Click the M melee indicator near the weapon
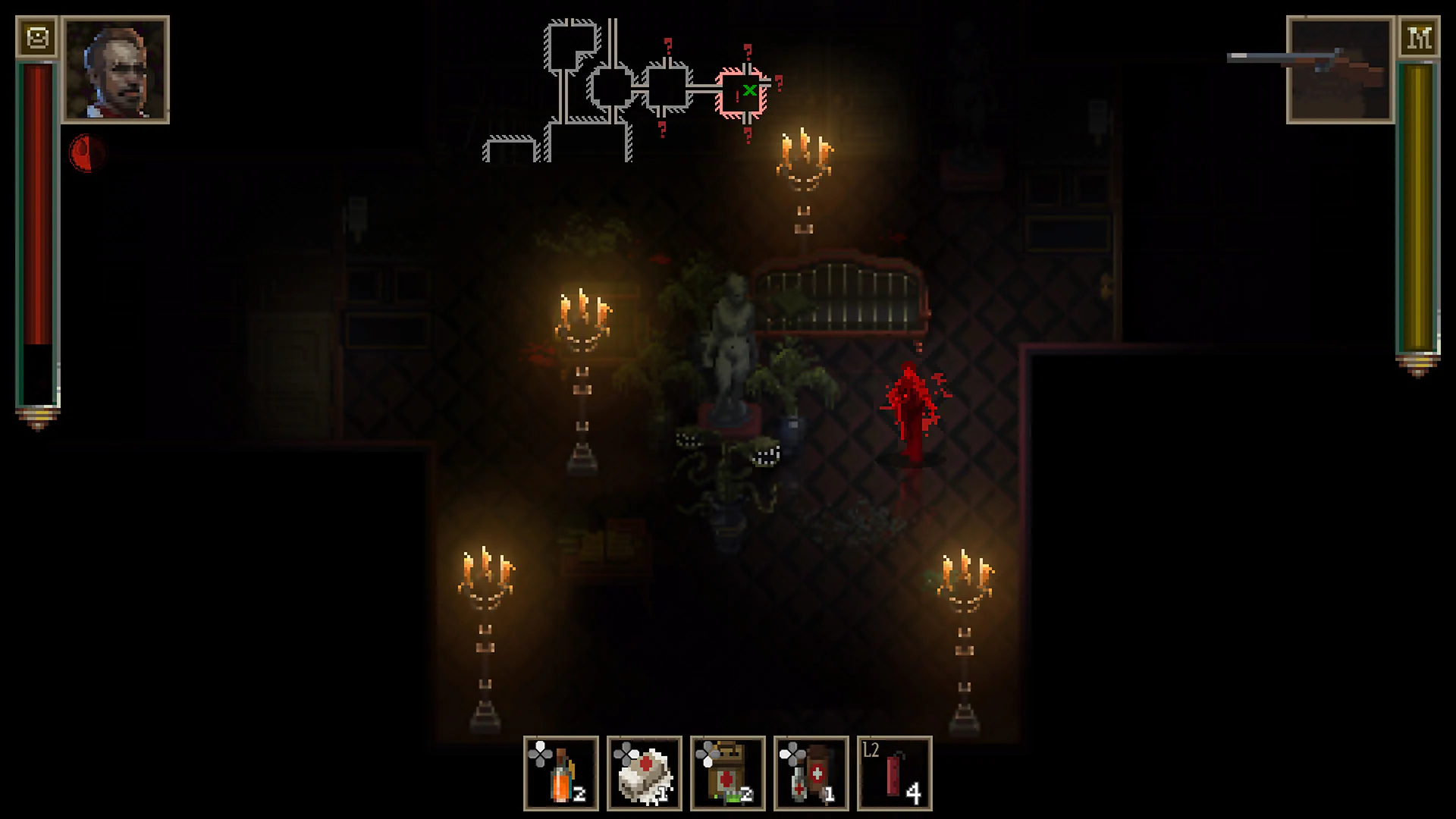The width and height of the screenshot is (1456, 819). point(1420,36)
